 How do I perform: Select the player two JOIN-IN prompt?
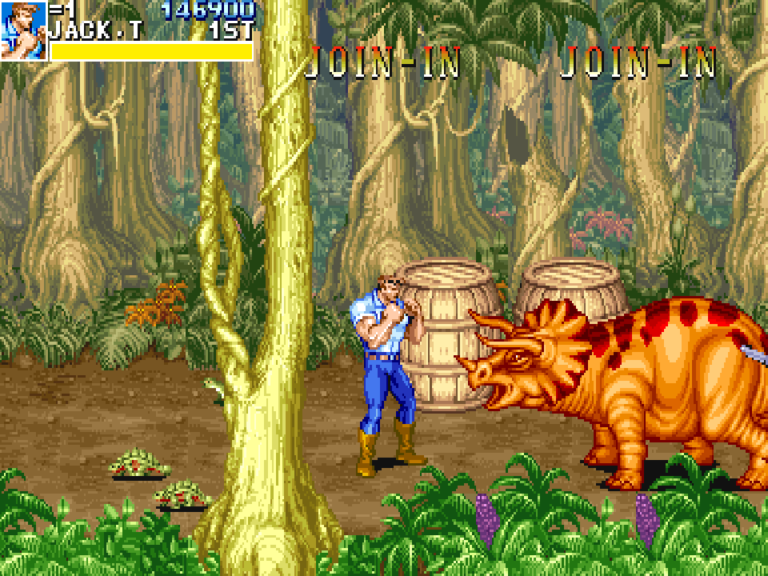tap(383, 63)
